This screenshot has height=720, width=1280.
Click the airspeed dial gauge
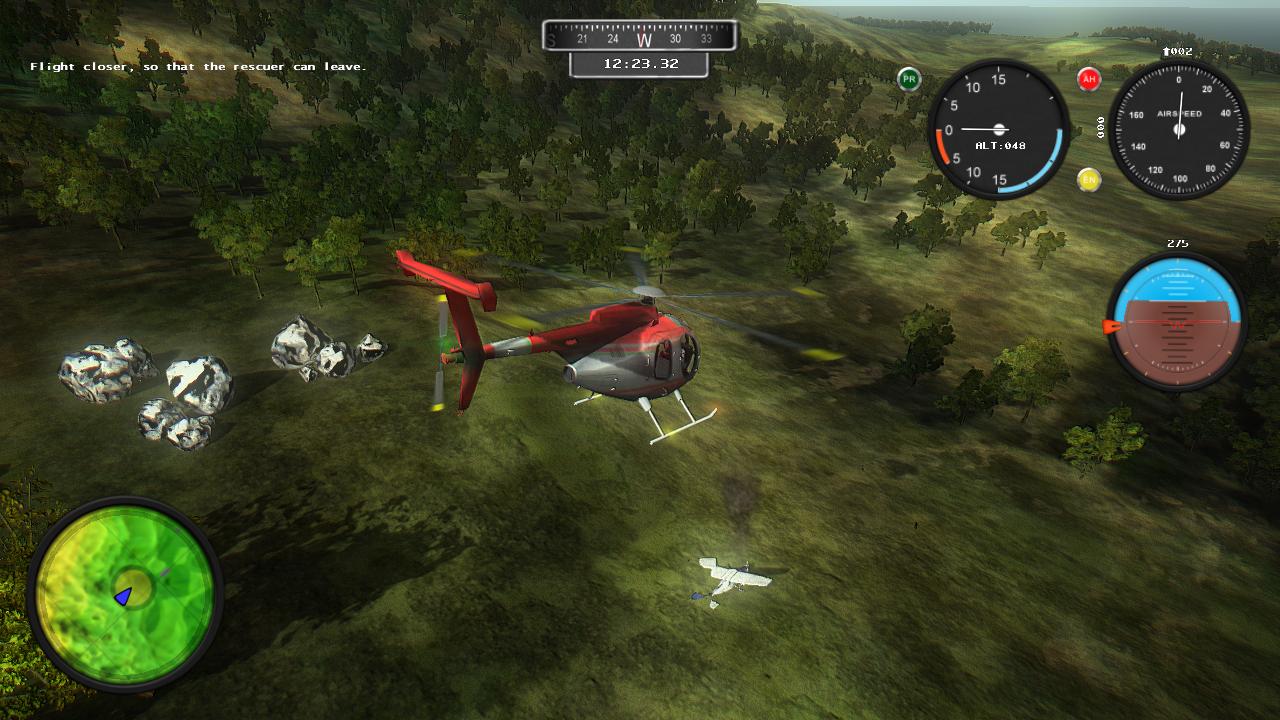coord(1179,130)
